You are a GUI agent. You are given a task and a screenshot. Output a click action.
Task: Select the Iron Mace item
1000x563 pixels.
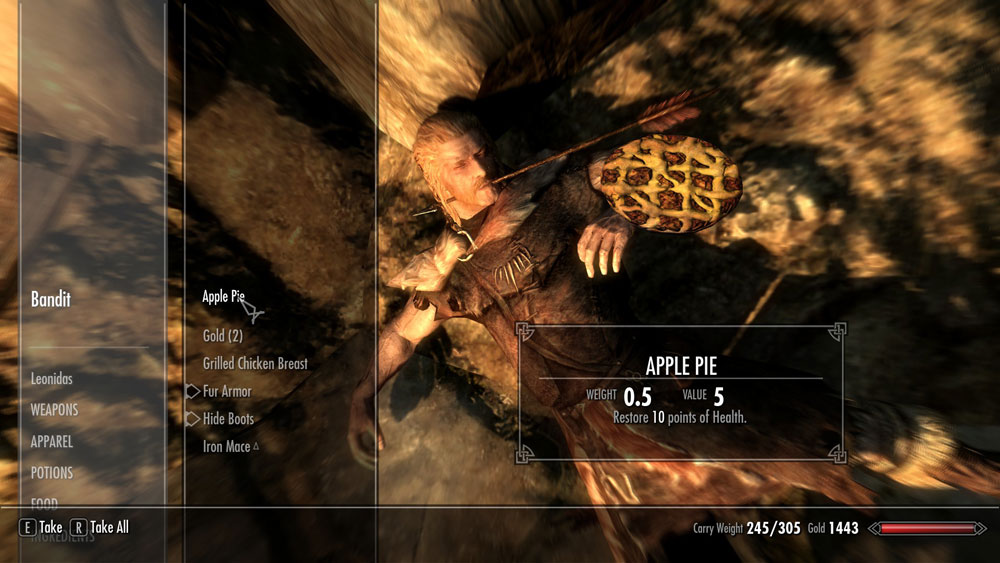pyautogui.click(x=226, y=447)
